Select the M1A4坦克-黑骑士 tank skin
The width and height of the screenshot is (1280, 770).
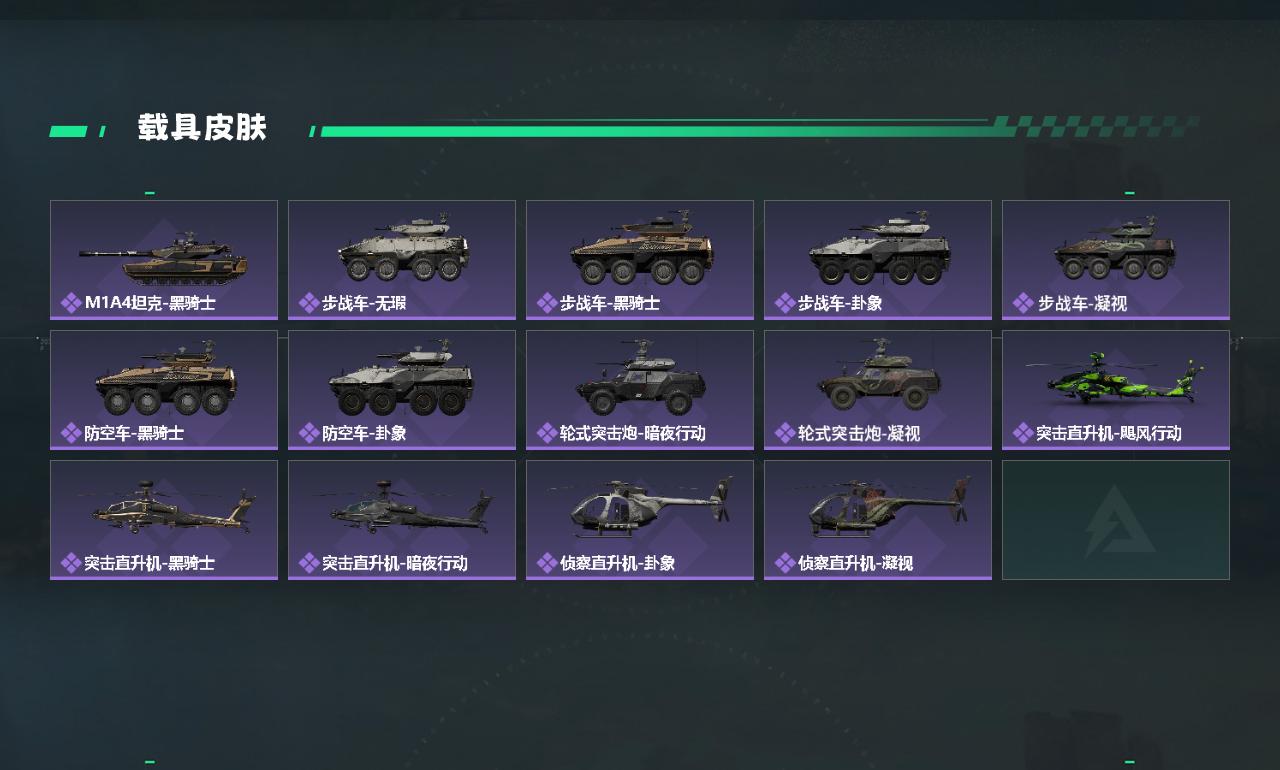coord(164,260)
